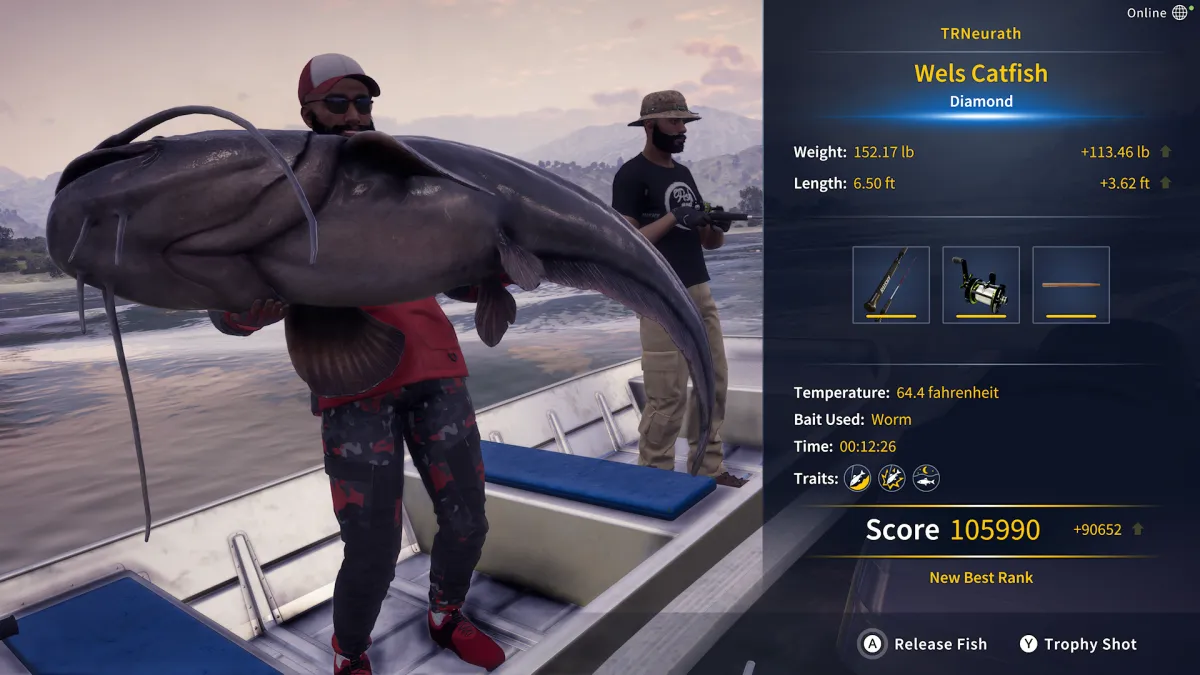Open the TRNeurath player name
The width and height of the screenshot is (1200, 675).
pyautogui.click(x=981, y=34)
